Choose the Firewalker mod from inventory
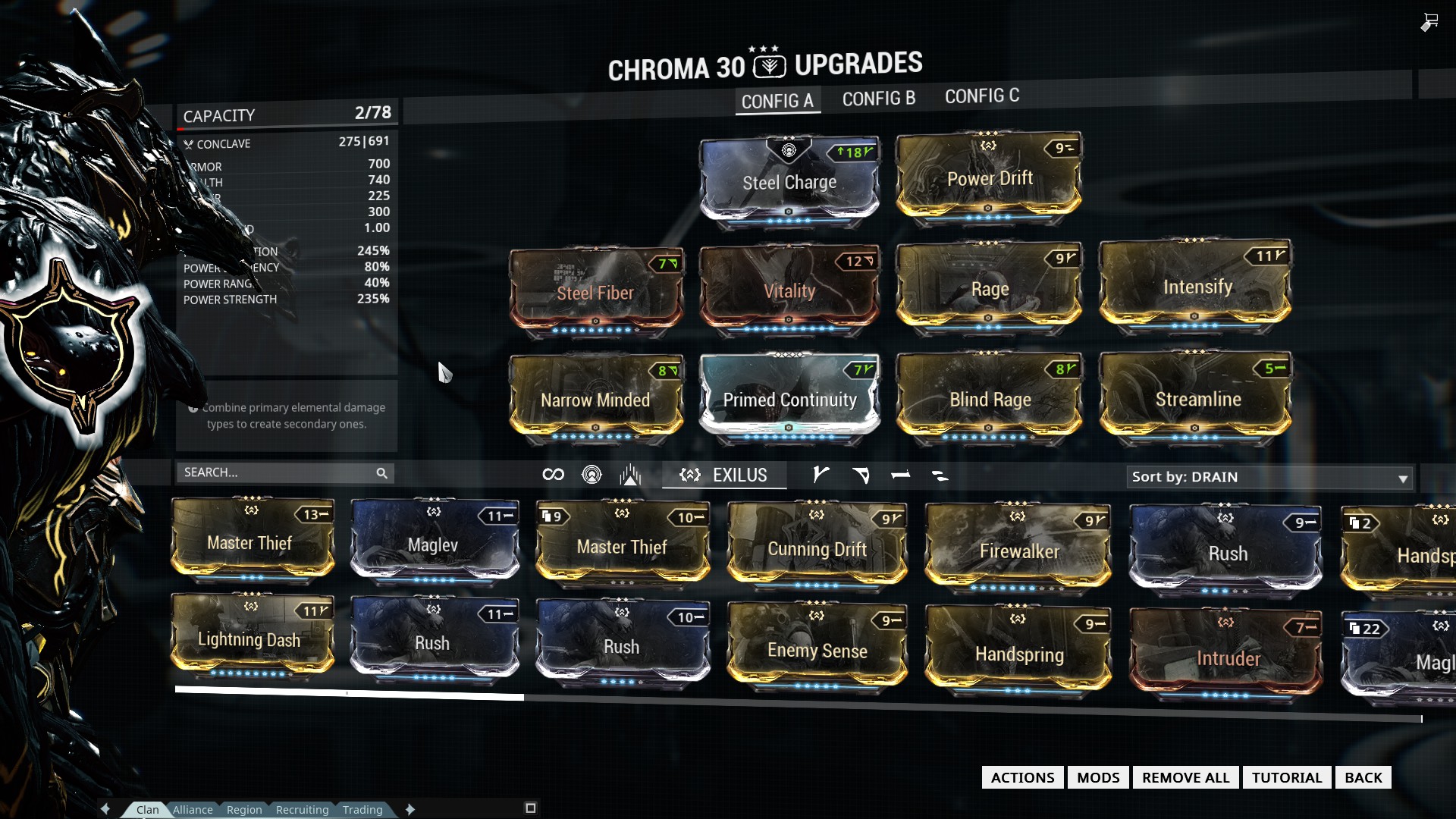1456x819 pixels. 1018,551
